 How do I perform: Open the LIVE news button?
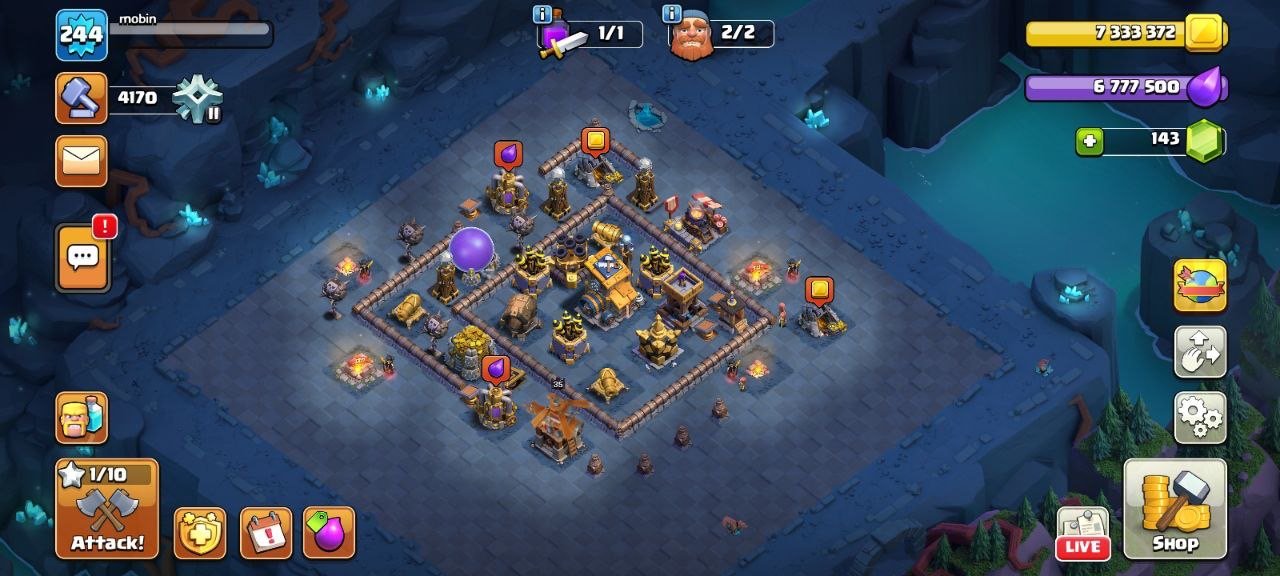pyautogui.click(x=1083, y=534)
